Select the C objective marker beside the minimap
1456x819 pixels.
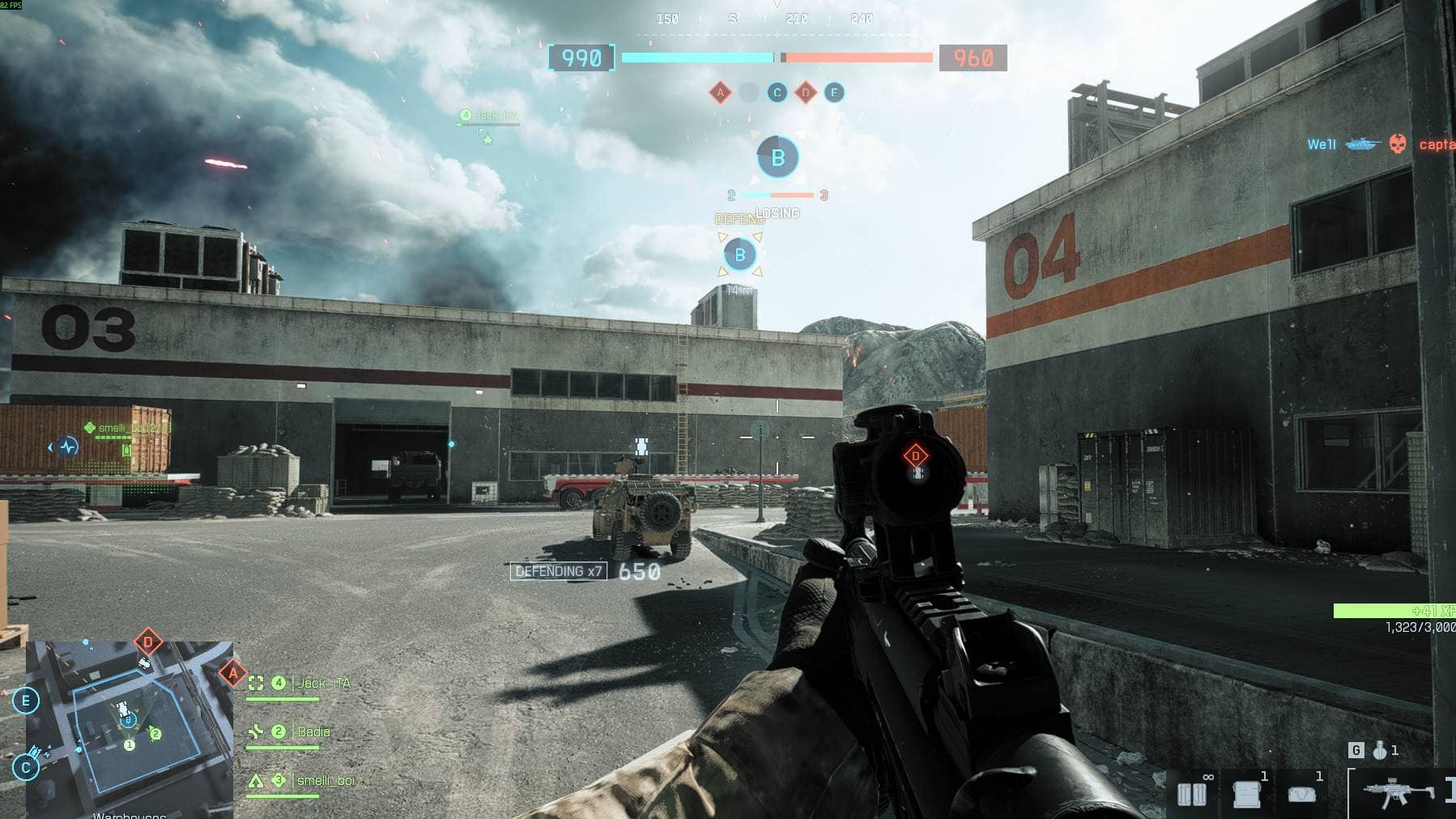[x=26, y=766]
